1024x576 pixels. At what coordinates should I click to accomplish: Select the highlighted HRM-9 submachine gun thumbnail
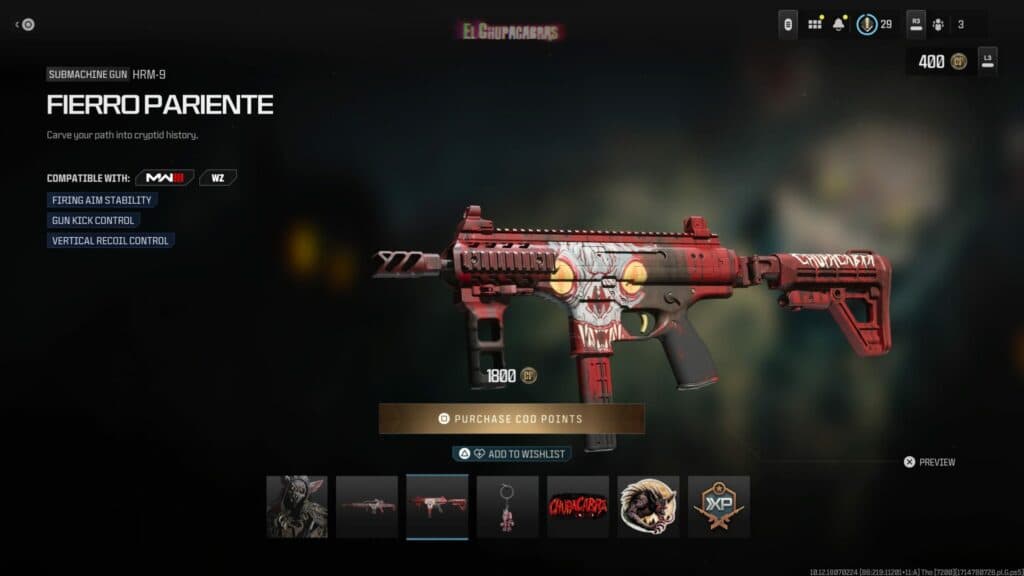click(x=437, y=507)
